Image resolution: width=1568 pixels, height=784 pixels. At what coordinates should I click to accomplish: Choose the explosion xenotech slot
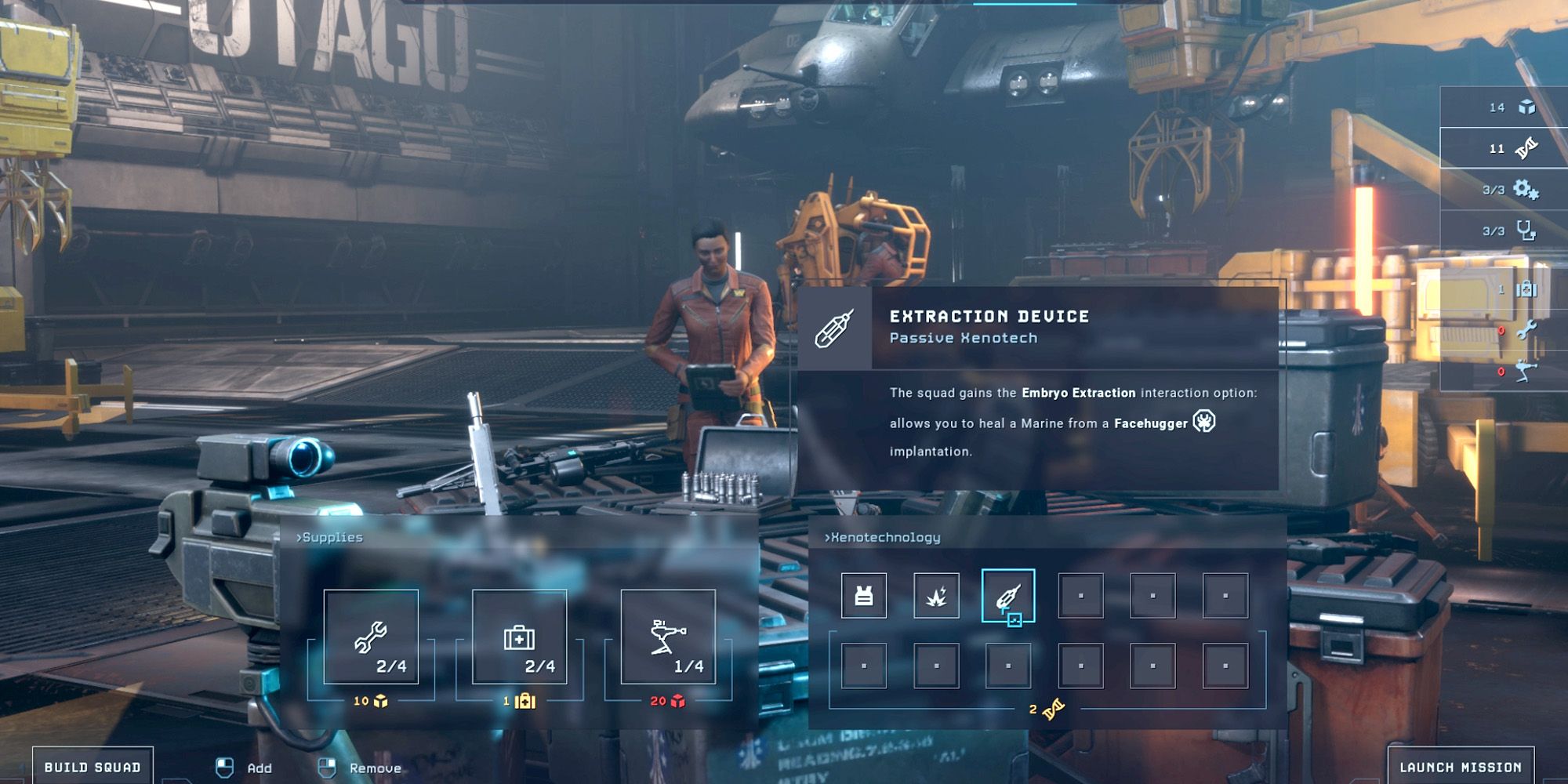pyautogui.click(x=936, y=596)
